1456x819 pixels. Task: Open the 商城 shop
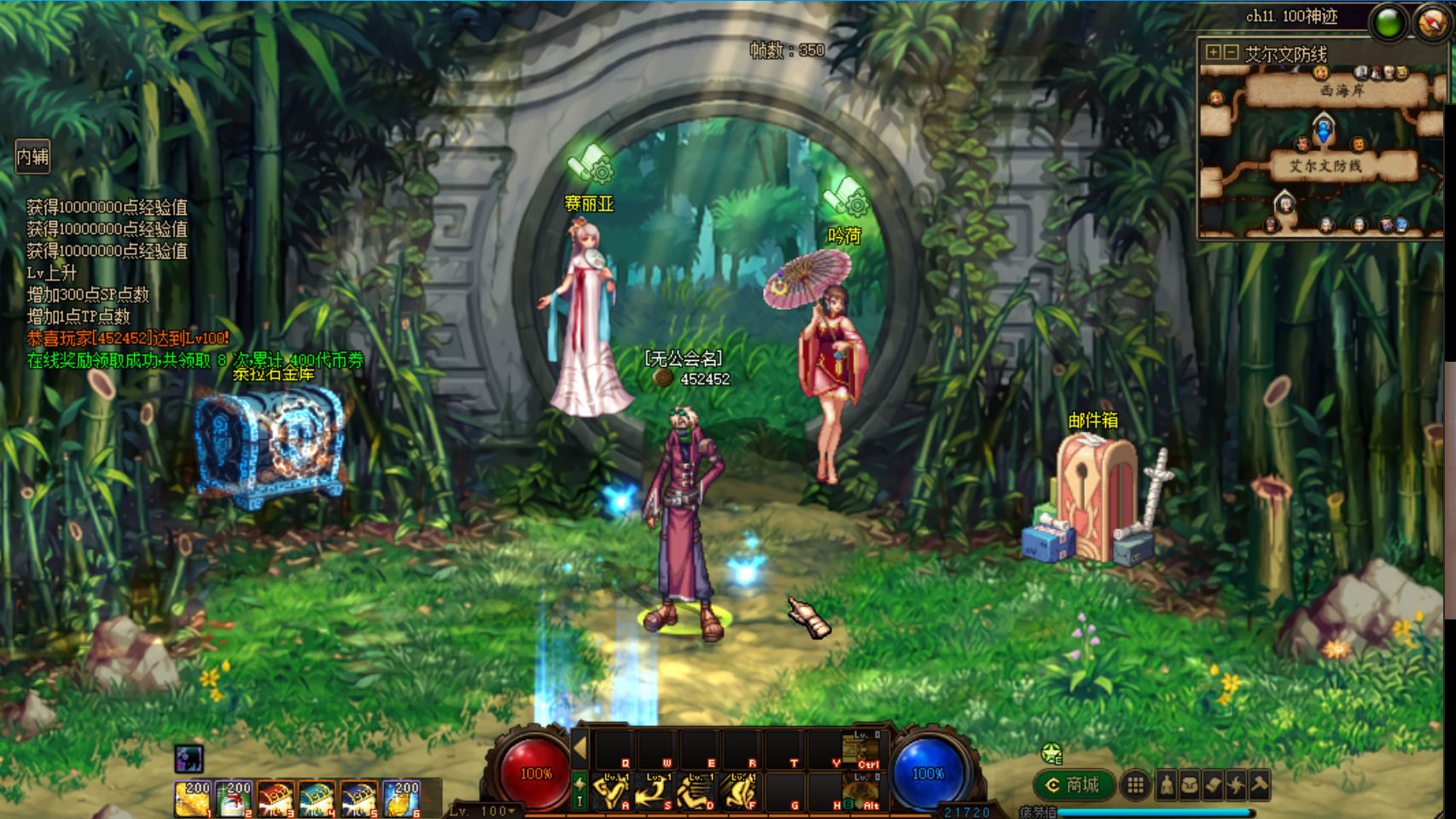click(x=1074, y=785)
